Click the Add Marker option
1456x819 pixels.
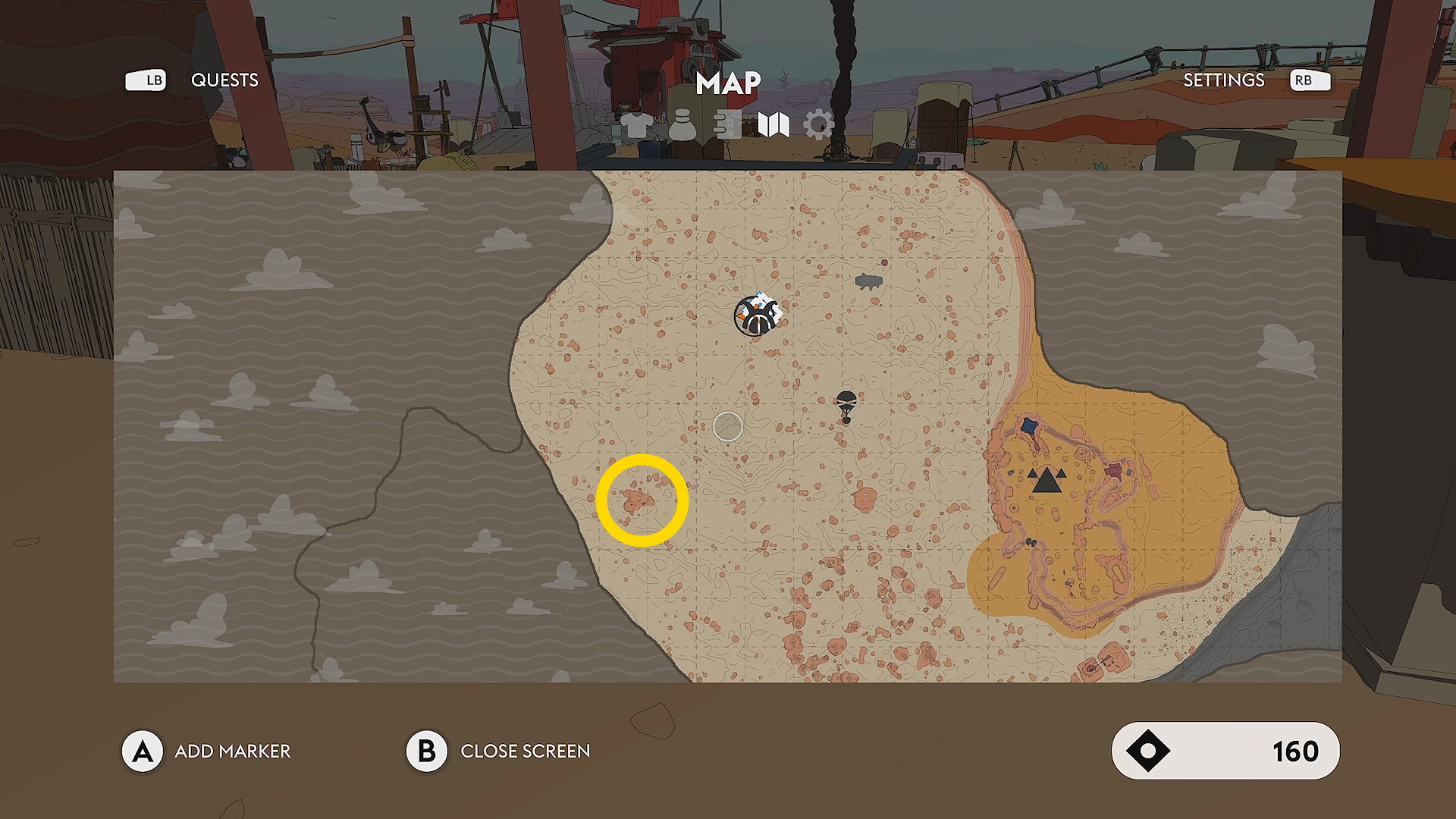(232, 752)
